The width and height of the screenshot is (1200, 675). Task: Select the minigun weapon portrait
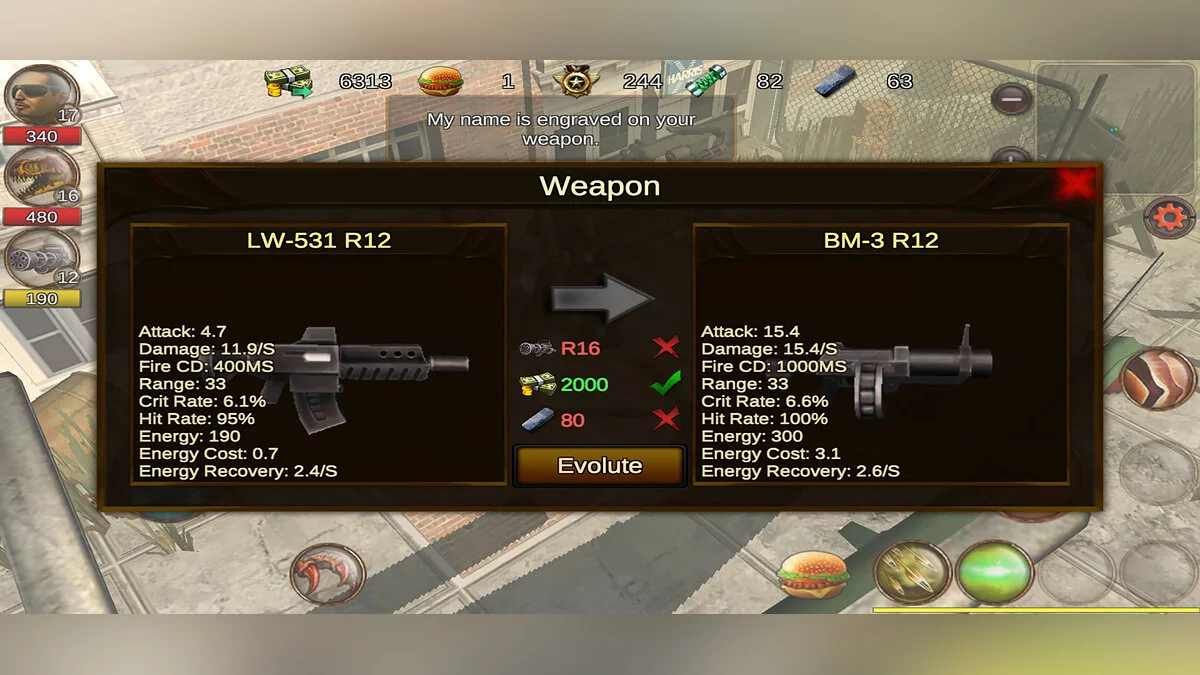41,258
